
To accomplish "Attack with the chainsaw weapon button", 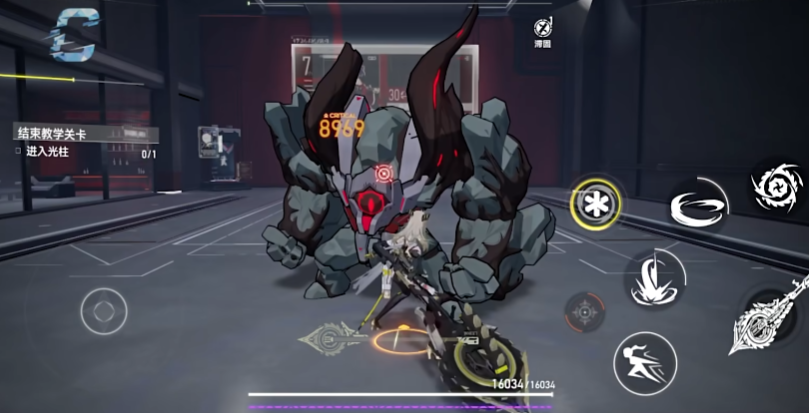I will click(766, 320).
